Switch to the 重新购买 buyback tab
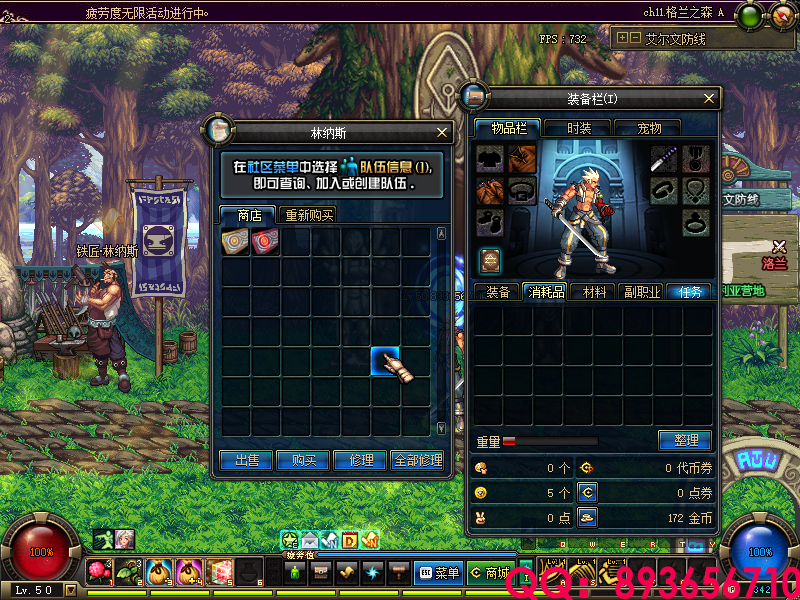Viewport: 800px width, 600px height. [x=309, y=215]
